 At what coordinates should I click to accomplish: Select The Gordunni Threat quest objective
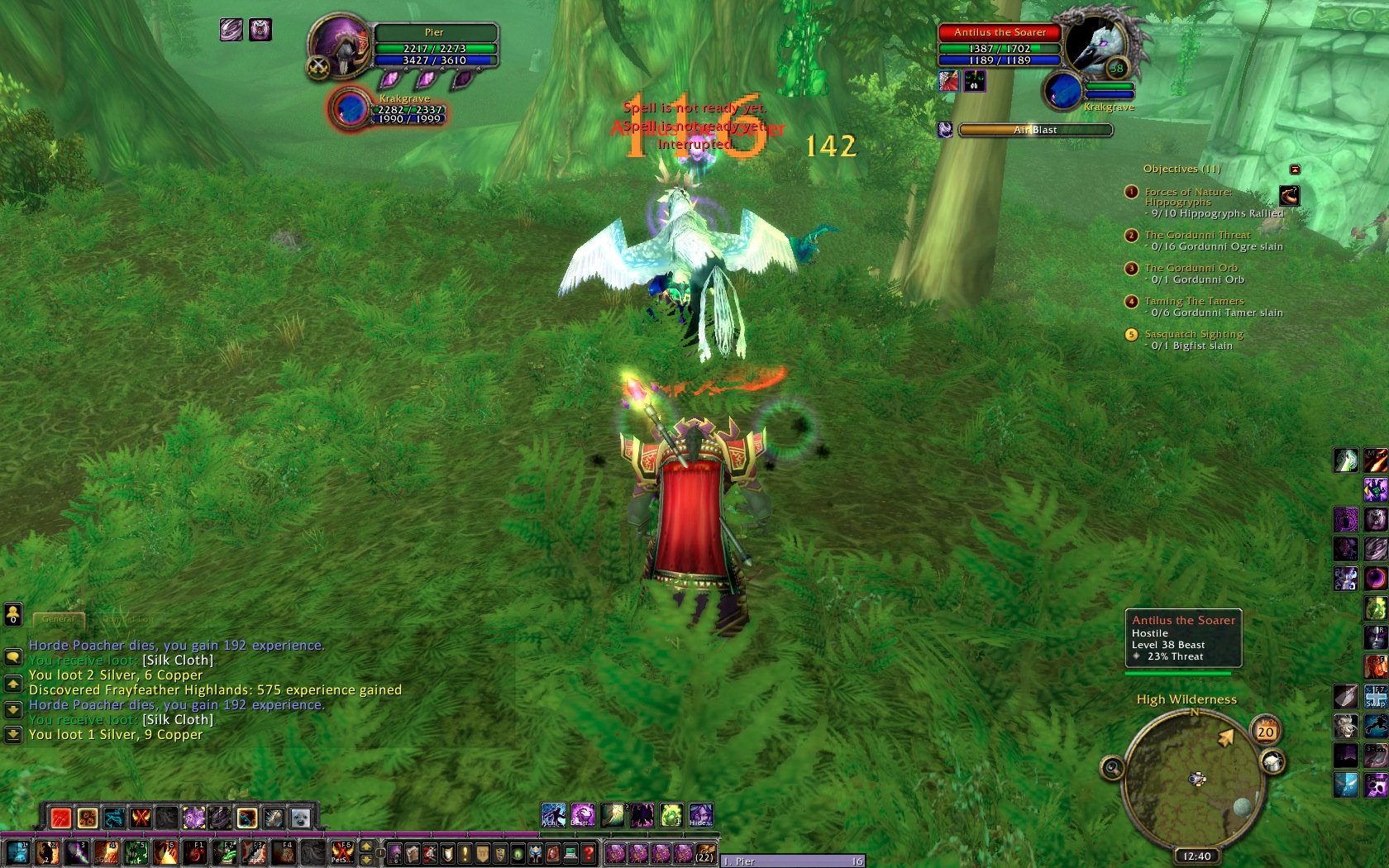point(1196,236)
